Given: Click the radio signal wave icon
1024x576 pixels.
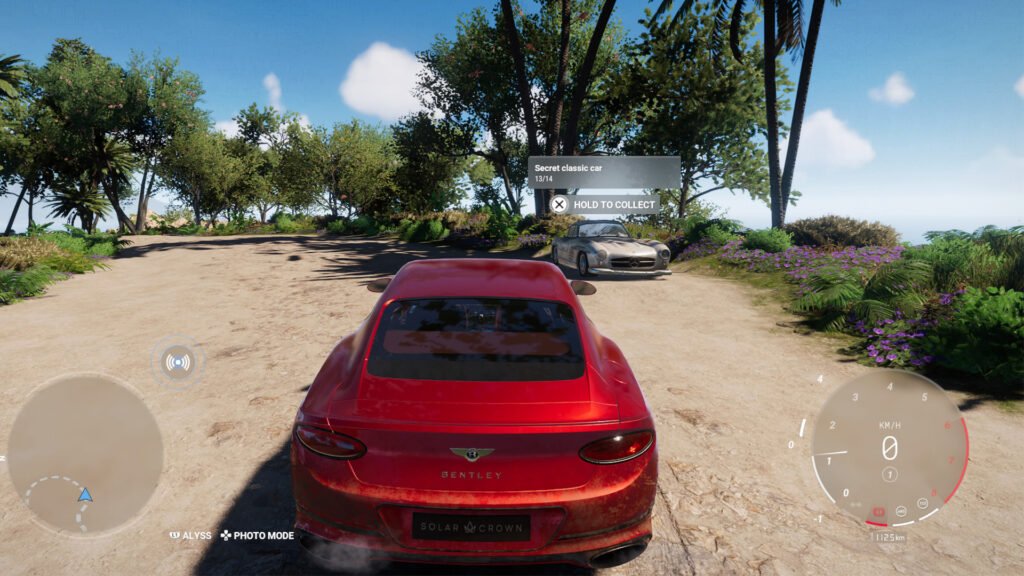Looking at the screenshot, I should 178,362.
